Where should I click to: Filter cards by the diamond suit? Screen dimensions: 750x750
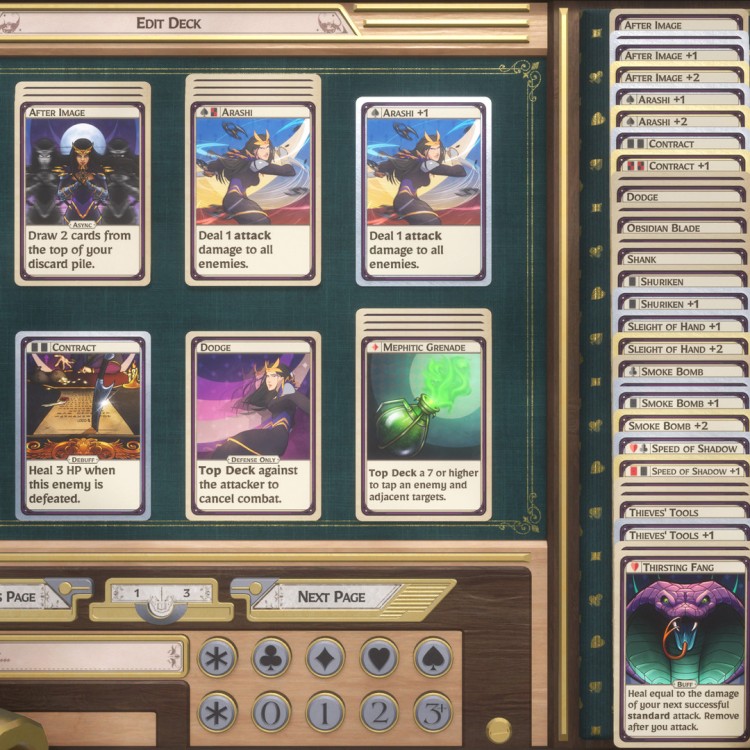[325, 657]
